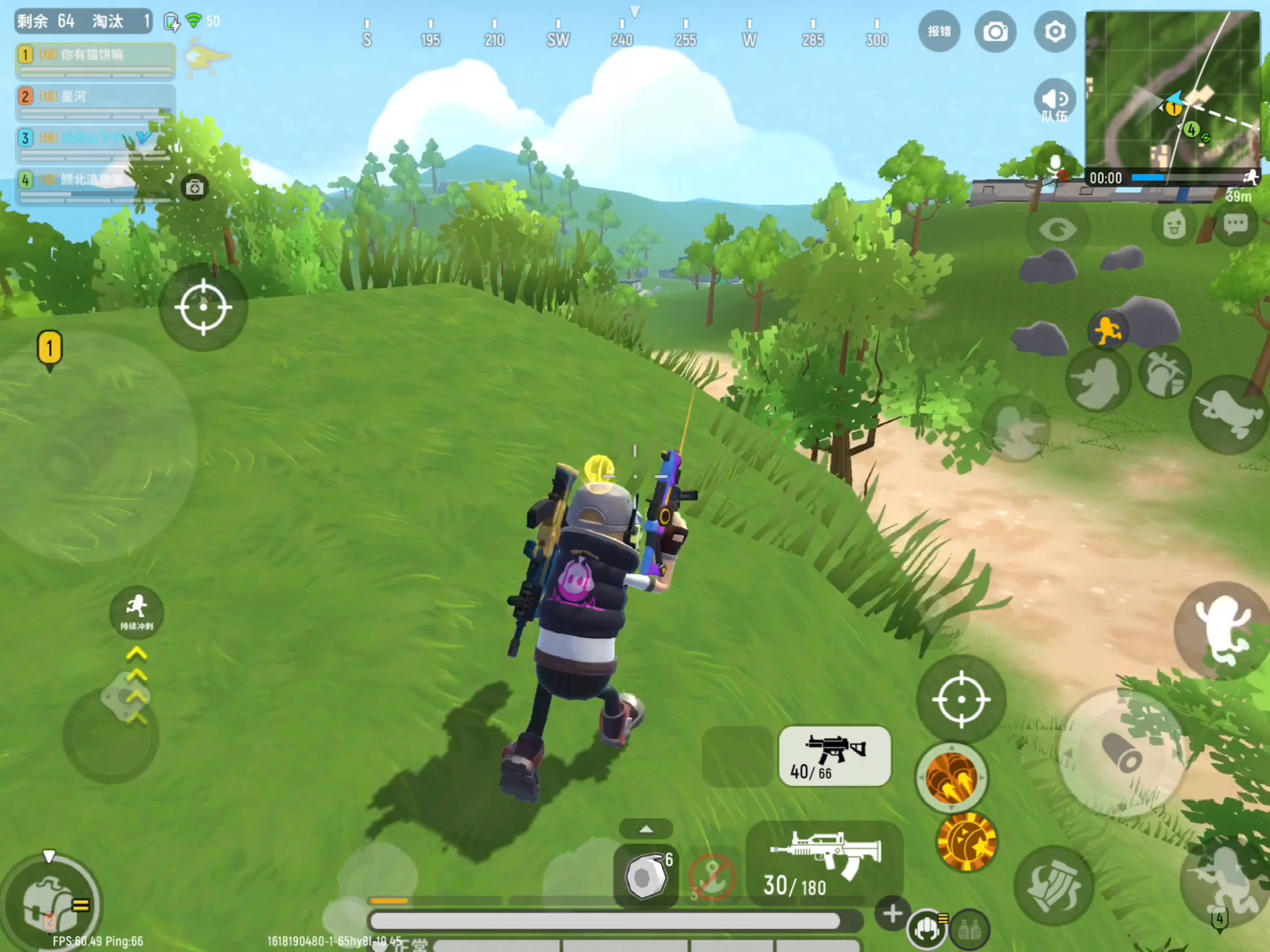Viewport: 1270px width, 952px height.
Task: Select the submachine gun 40/66 slot
Action: [834, 756]
